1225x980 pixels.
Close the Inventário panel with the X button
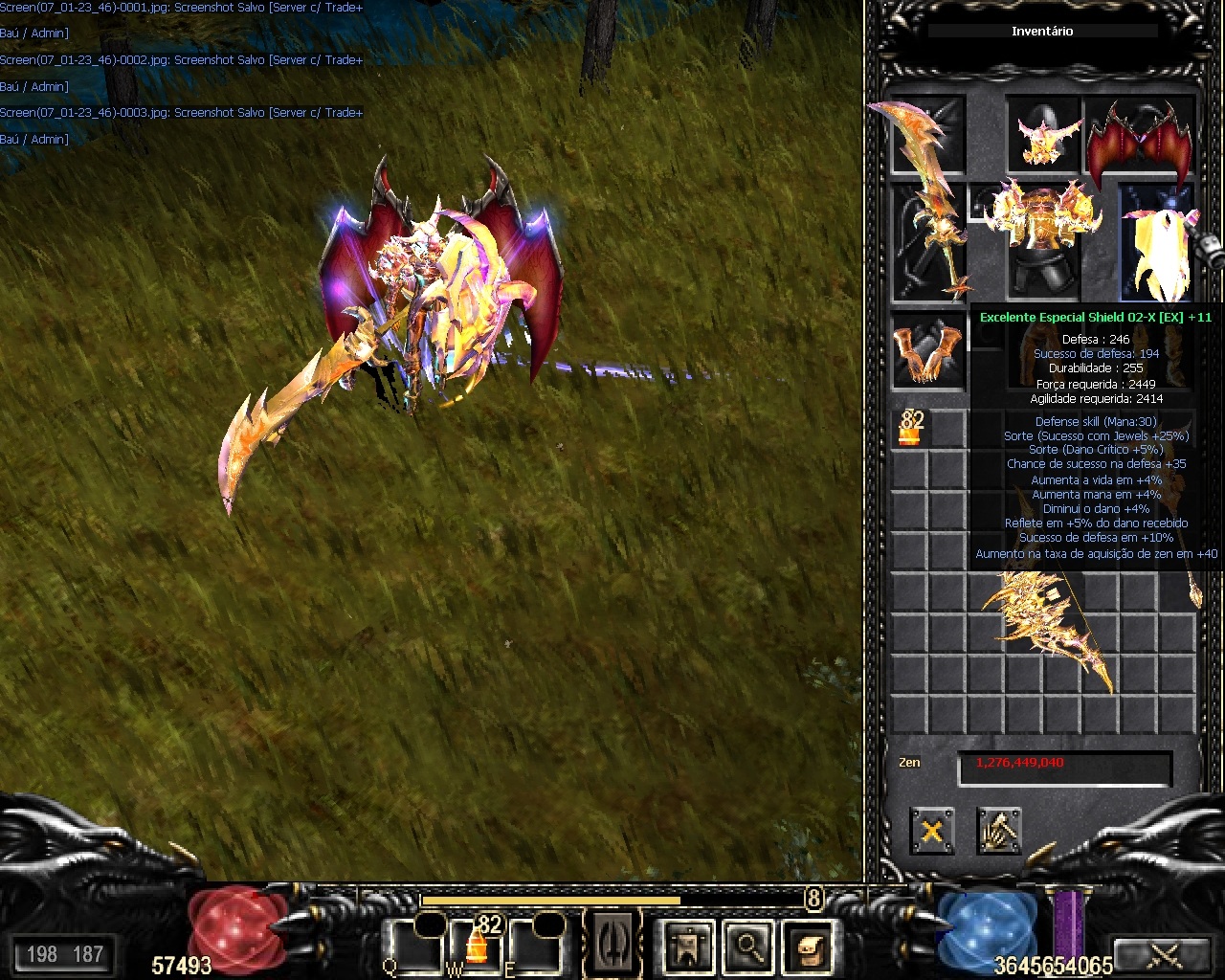point(931,831)
